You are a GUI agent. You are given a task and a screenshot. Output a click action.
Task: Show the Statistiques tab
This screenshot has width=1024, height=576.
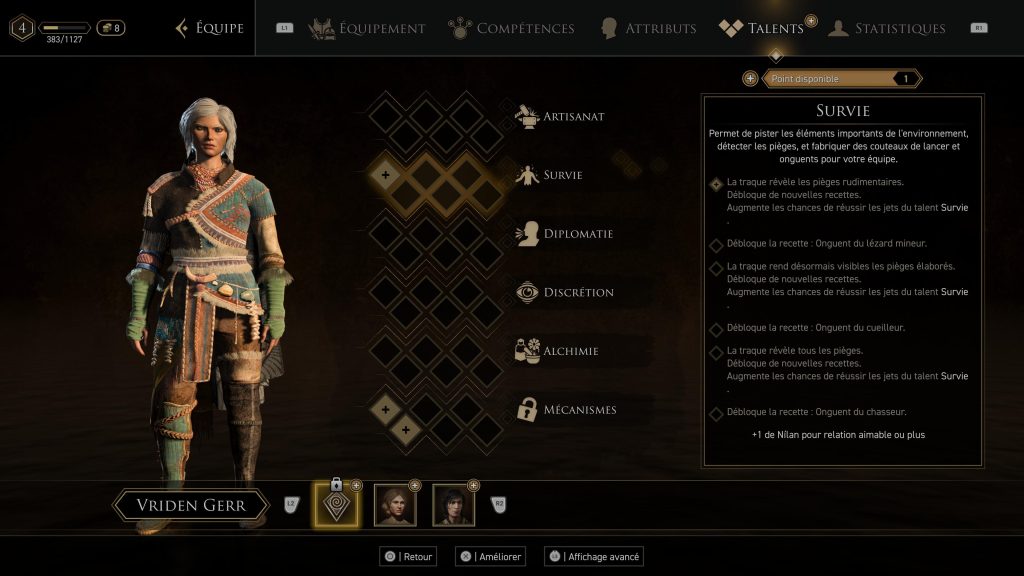coord(887,28)
